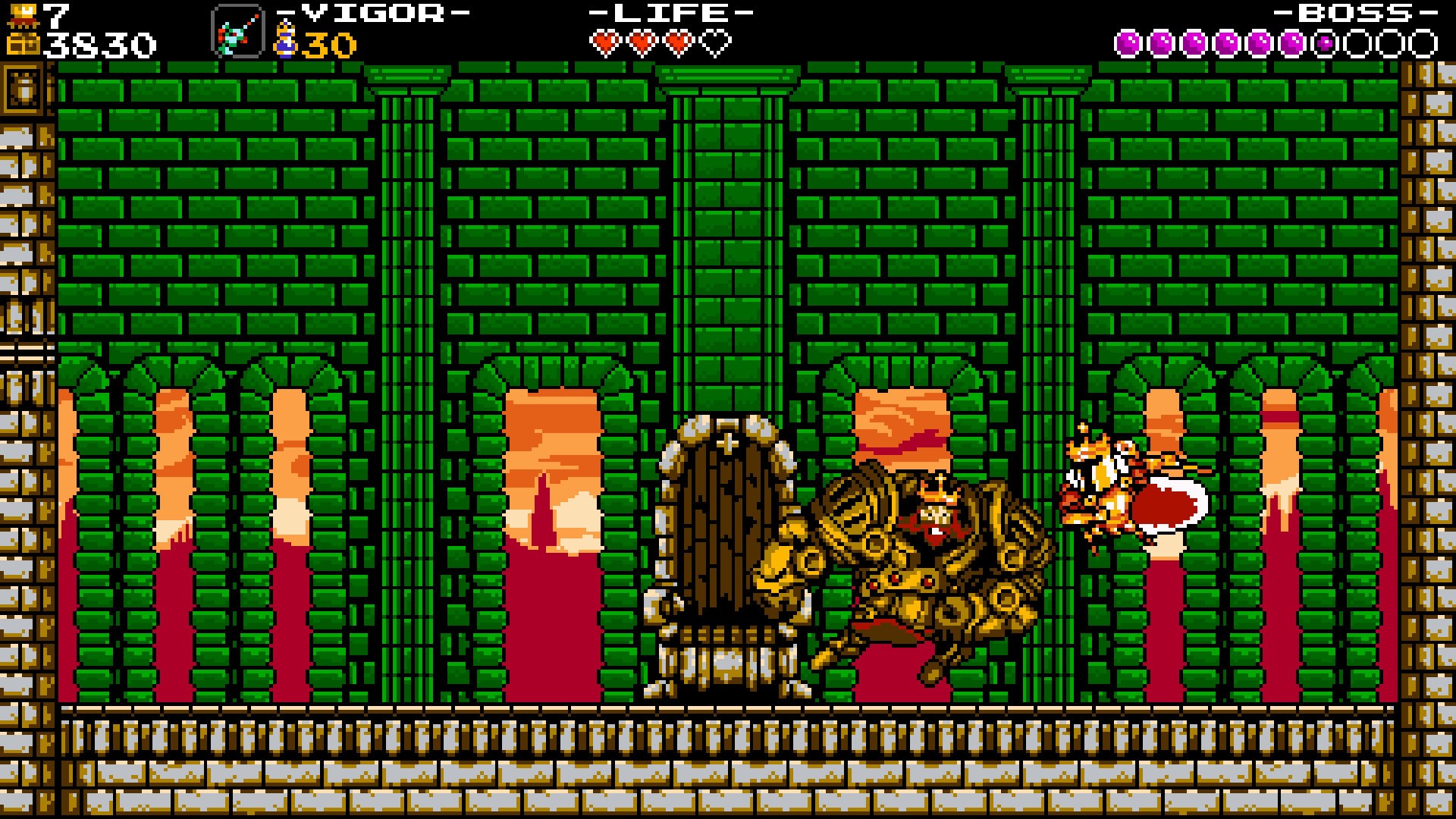Viewport: 1456px width, 819px height.
Task: Click the empty heart in the LIFE meter
Action: coord(716,42)
